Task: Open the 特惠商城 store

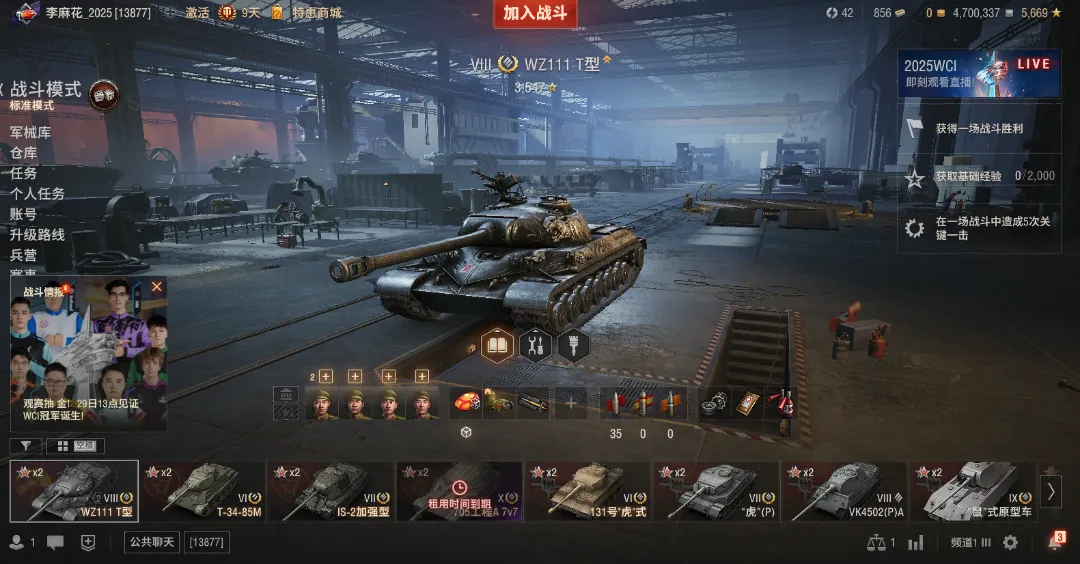Action: click(x=316, y=13)
